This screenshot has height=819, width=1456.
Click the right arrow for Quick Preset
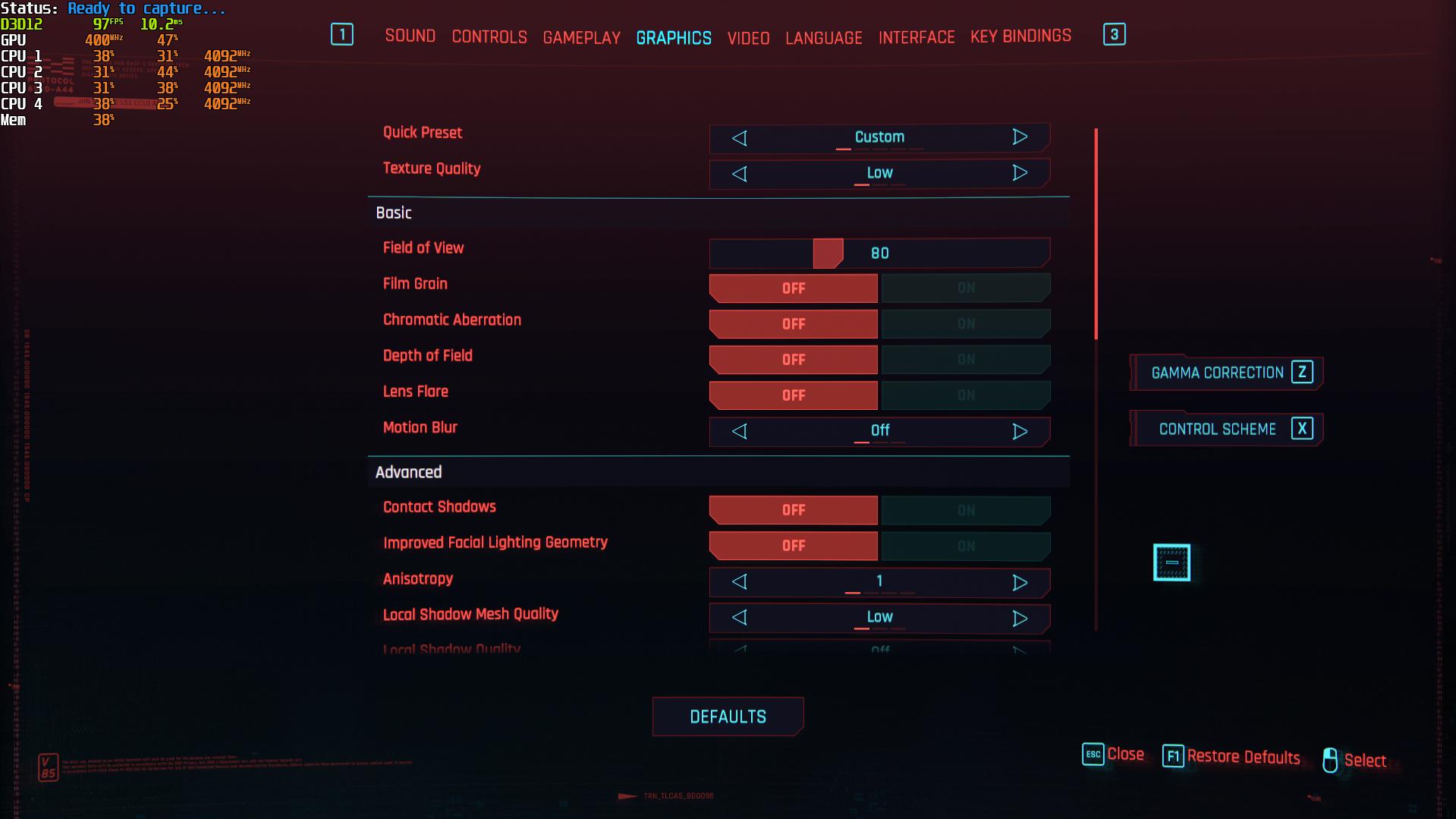1020,137
